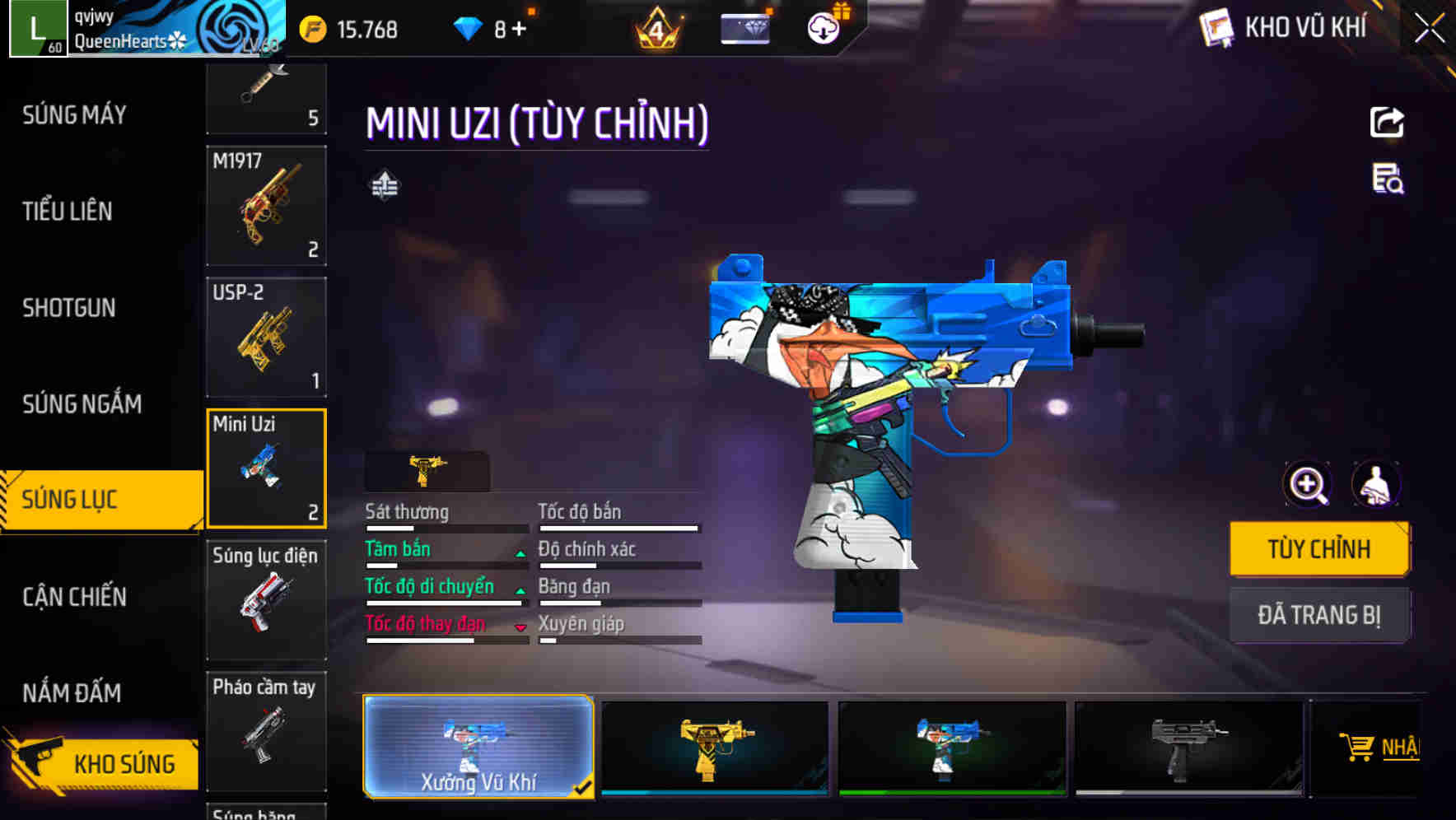
Task: Share the weapon skin
Action: pyautogui.click(x=1387, y=123)
